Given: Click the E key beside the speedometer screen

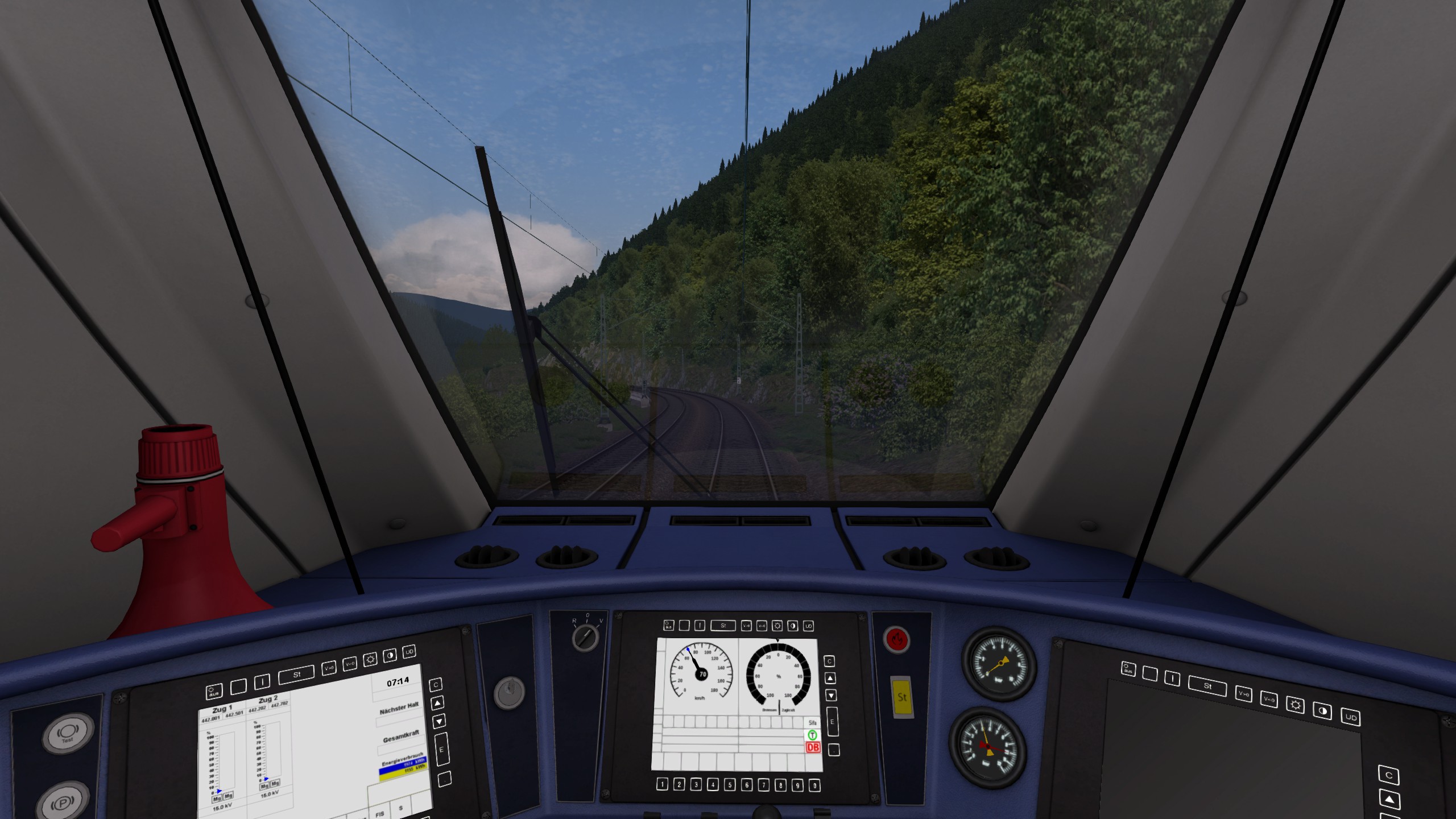Looking at the screenshot, I should 832,722.
